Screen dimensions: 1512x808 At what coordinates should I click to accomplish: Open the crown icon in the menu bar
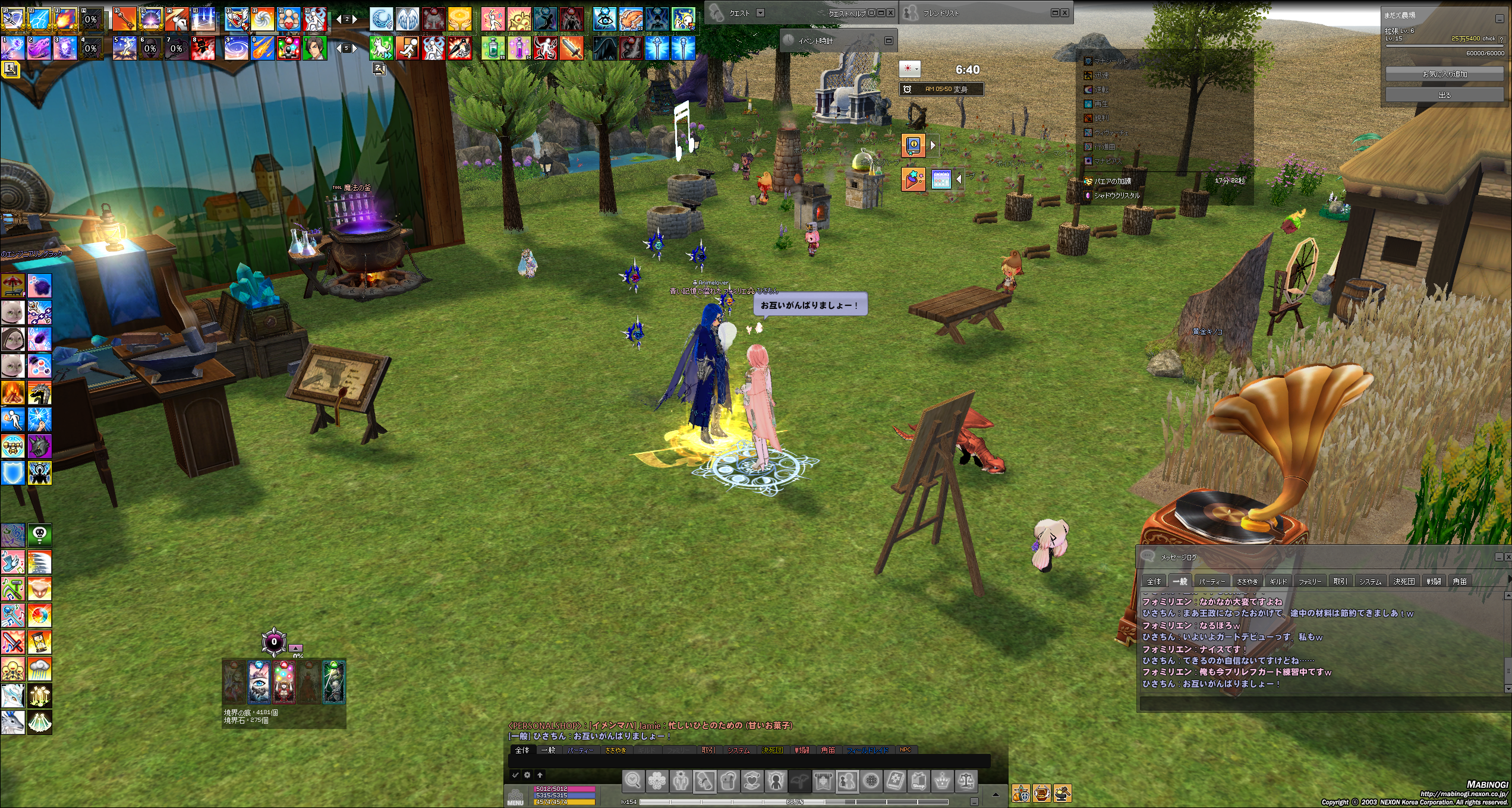point(943,781)
